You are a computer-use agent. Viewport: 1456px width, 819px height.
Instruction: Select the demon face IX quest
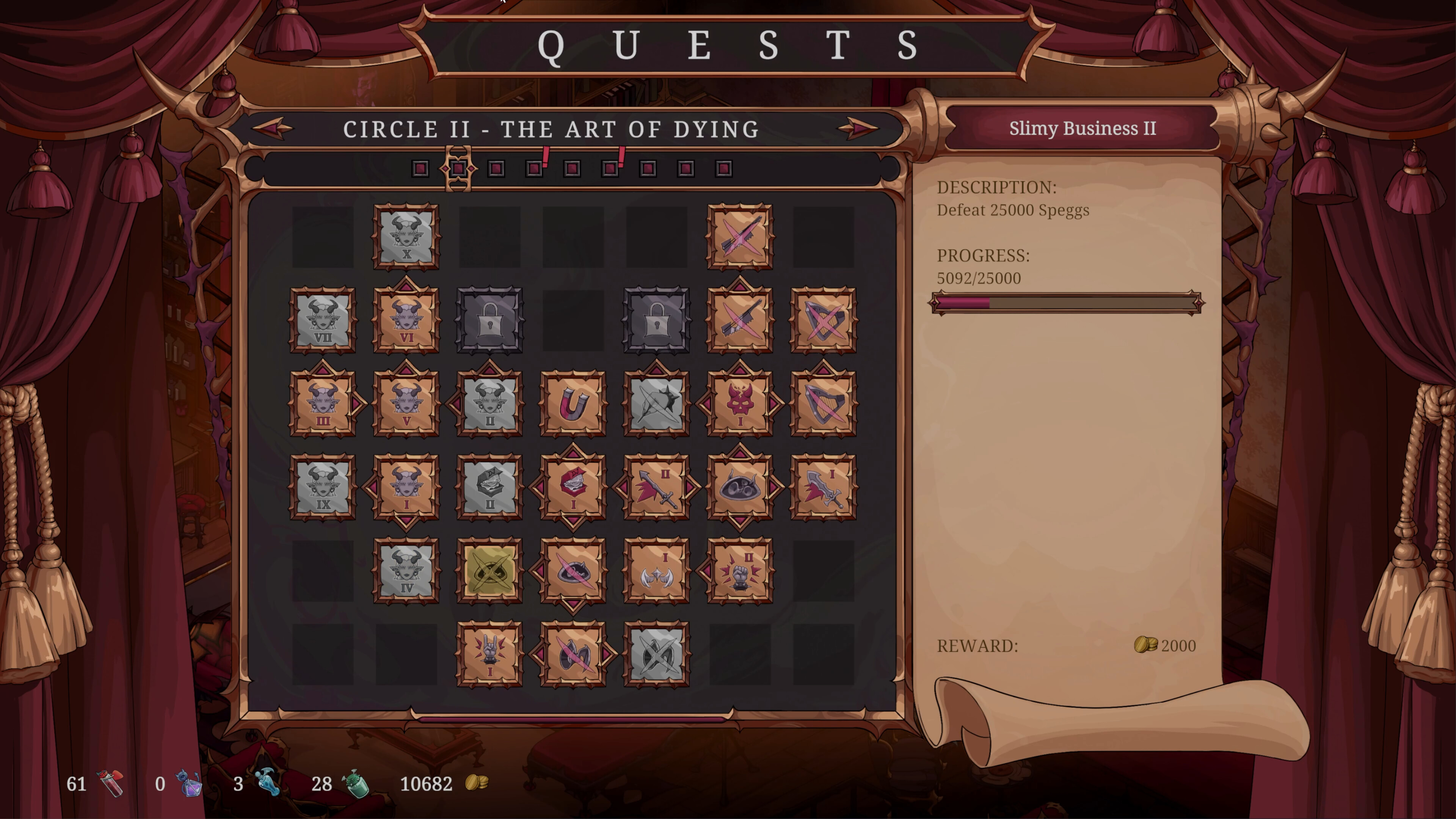coord(323,486)
